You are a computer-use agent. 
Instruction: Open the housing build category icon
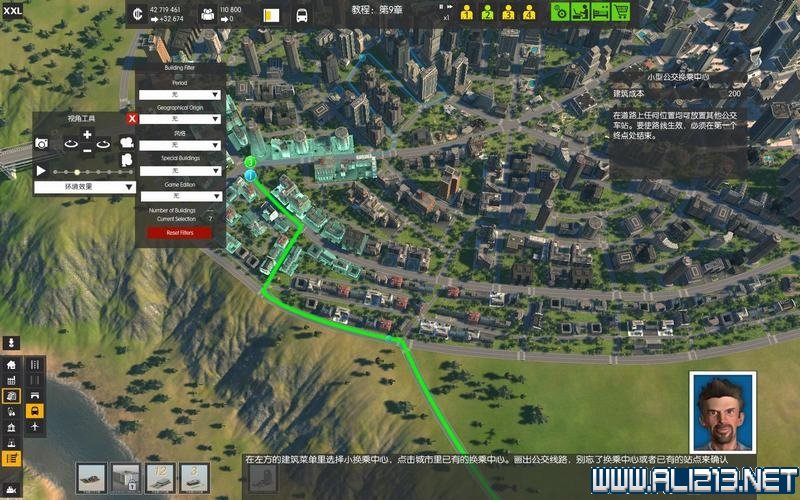pos(11,365)
